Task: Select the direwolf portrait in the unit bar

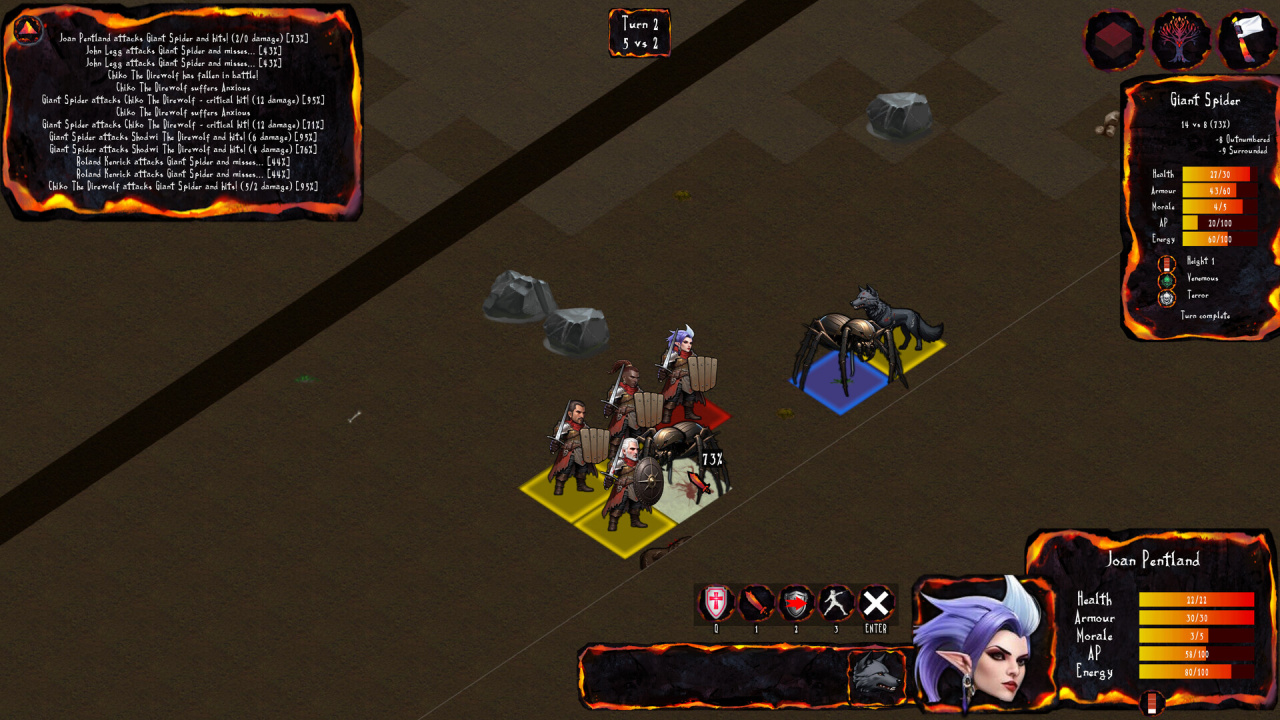Action: point(876,677)
